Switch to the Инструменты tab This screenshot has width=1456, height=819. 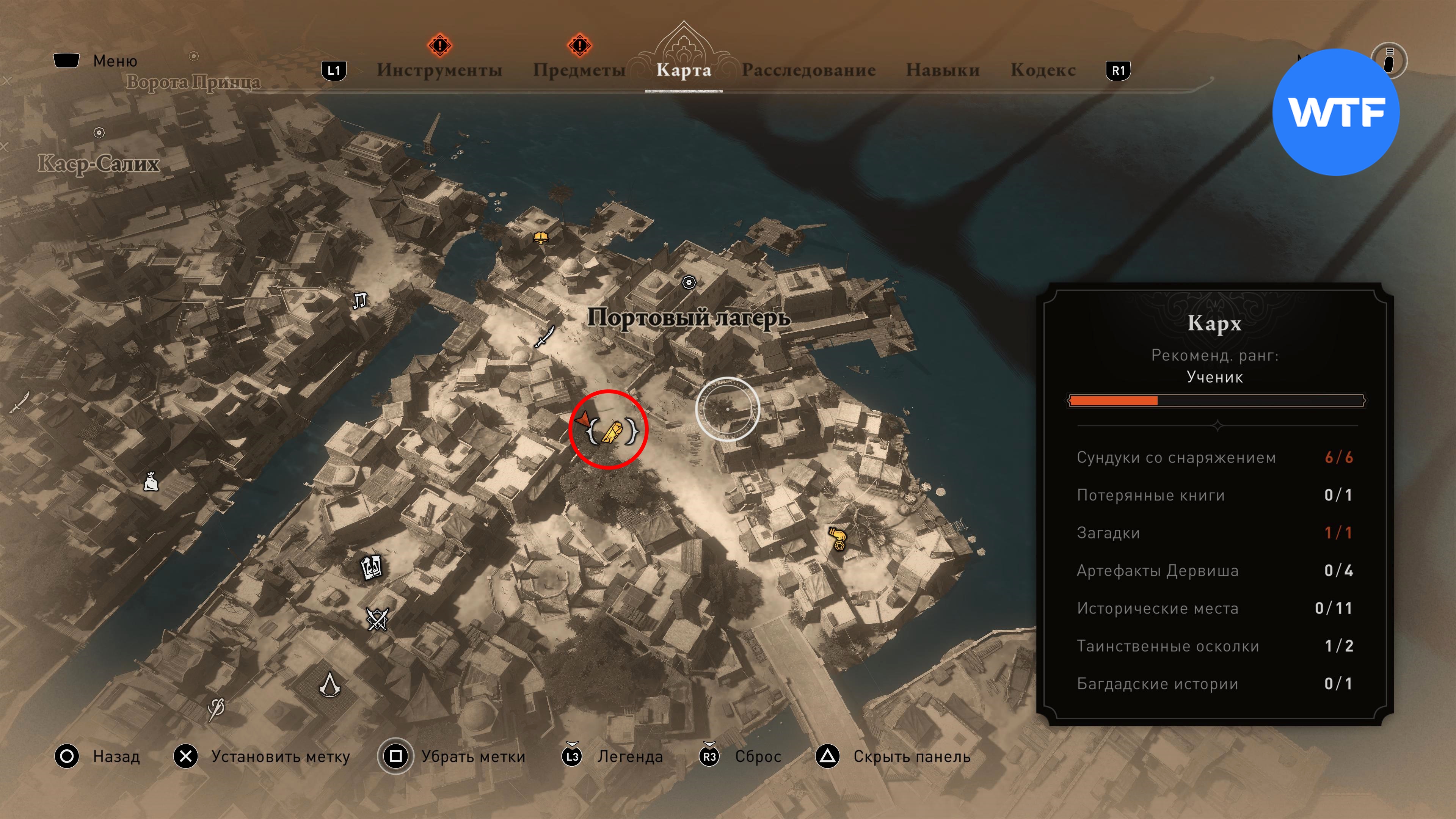439,70
